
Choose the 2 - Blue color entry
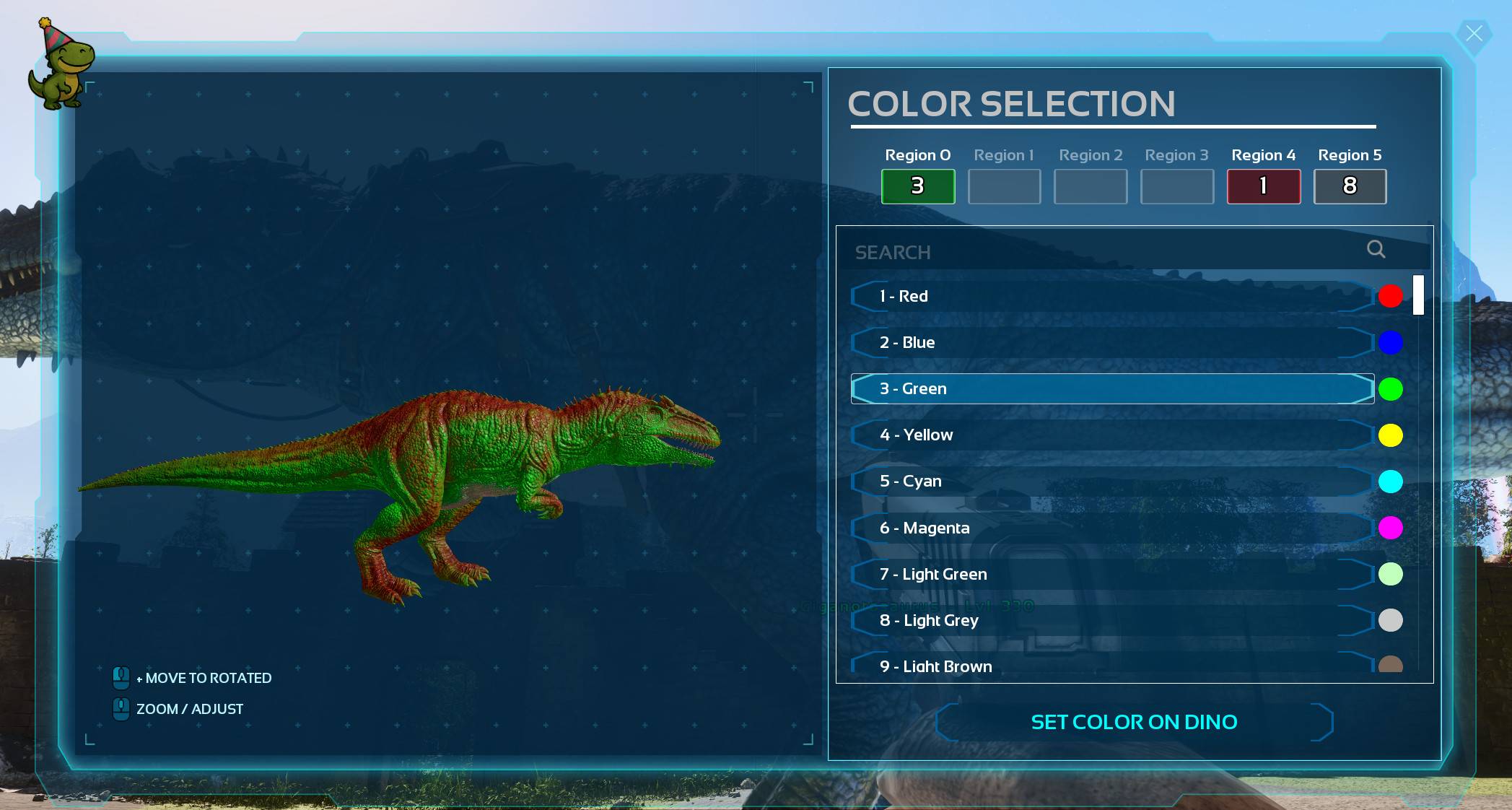point(1111,342)
